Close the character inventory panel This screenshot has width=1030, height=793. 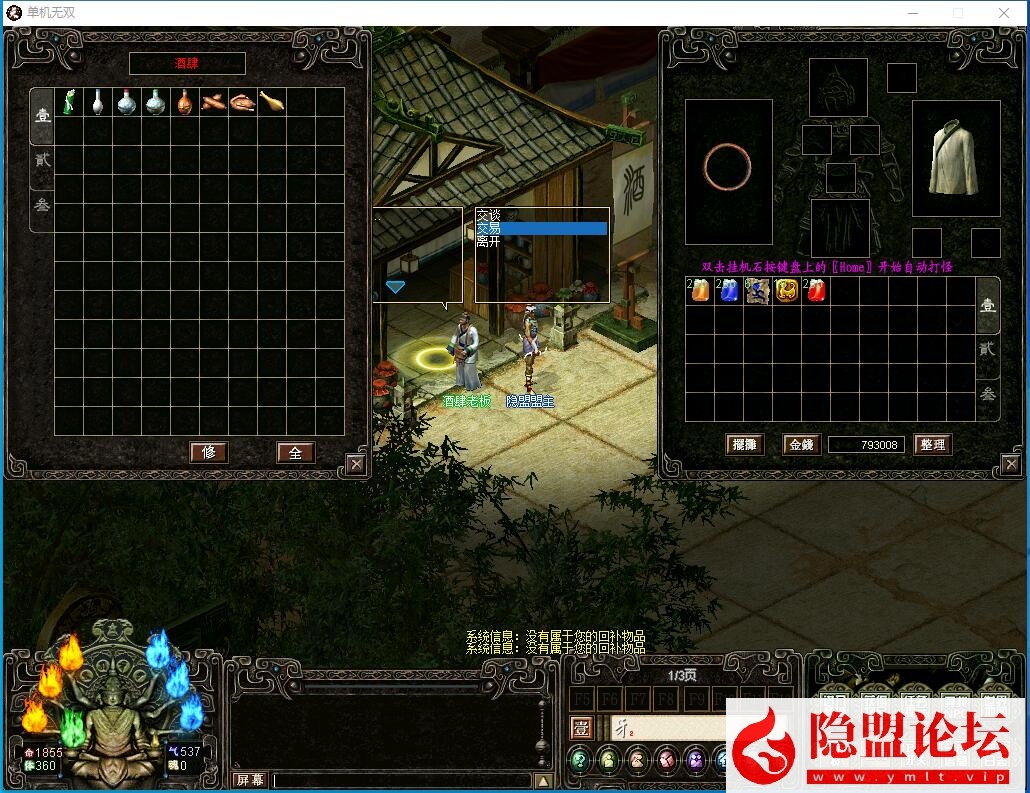pos(1012,463)
